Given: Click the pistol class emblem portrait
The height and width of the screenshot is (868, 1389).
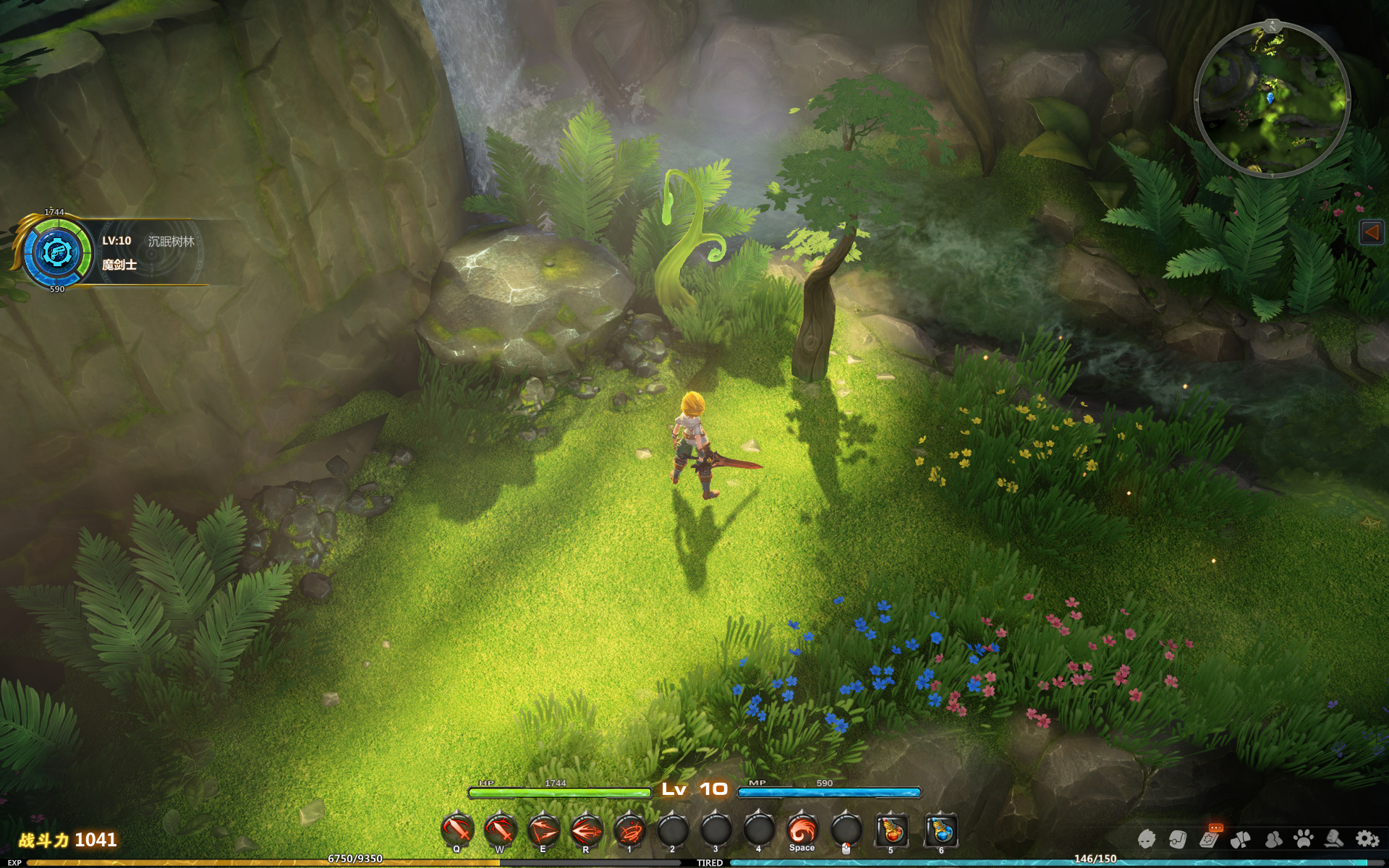Looking at the screenshot, I should [x=55, y=252].
